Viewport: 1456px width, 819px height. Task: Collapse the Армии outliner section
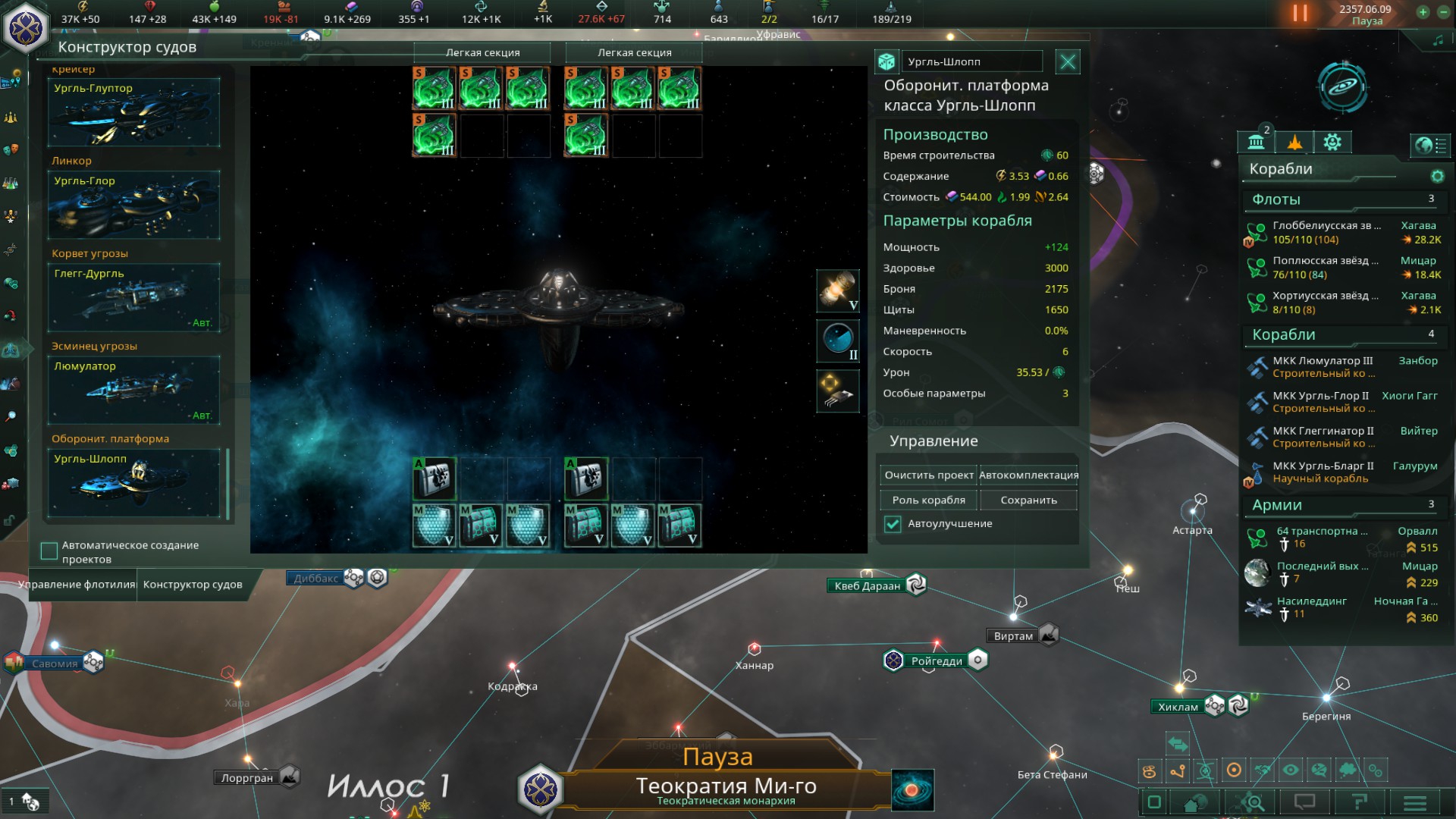[x=1277, y=505]
